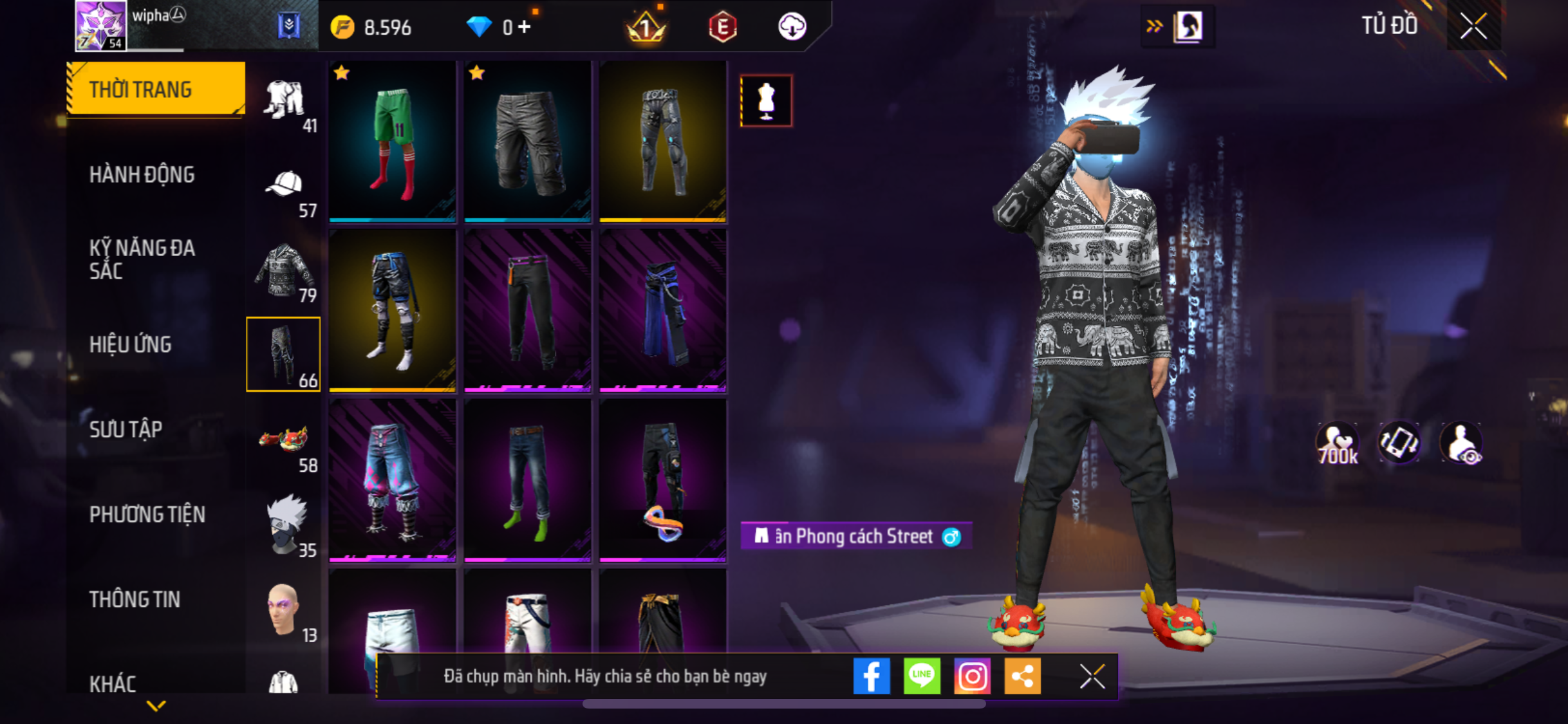Open the dragon shoes subcategory
Image resolution: width=1568 pixels, height=724 pixels.
pyautogui.click(x=284, y=440)
